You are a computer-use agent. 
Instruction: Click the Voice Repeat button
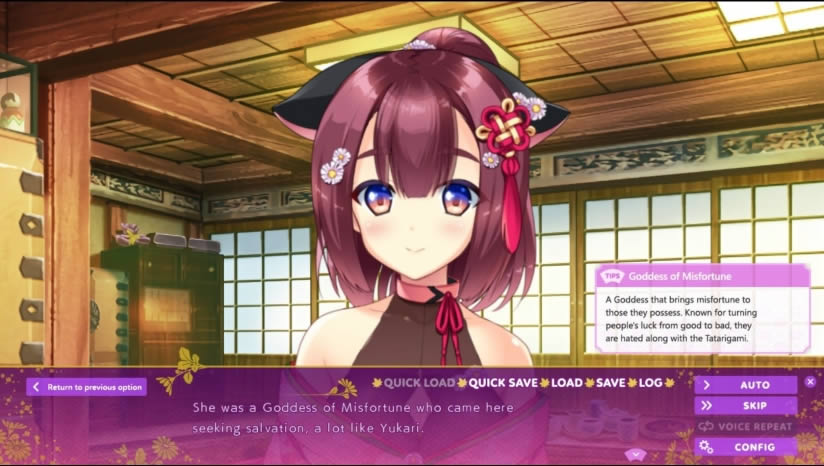(746, 427)
